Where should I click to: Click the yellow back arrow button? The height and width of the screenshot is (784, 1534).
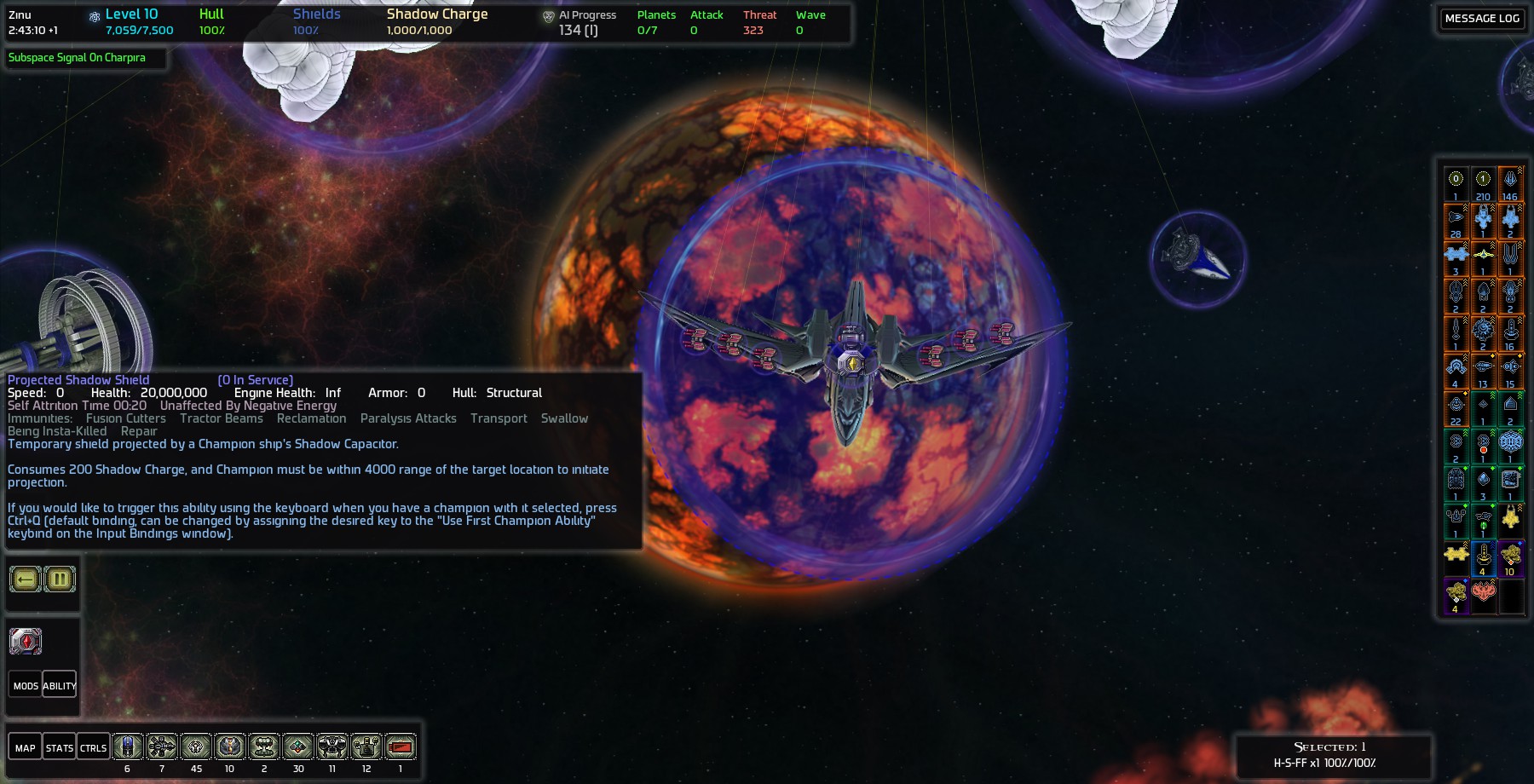26,579
